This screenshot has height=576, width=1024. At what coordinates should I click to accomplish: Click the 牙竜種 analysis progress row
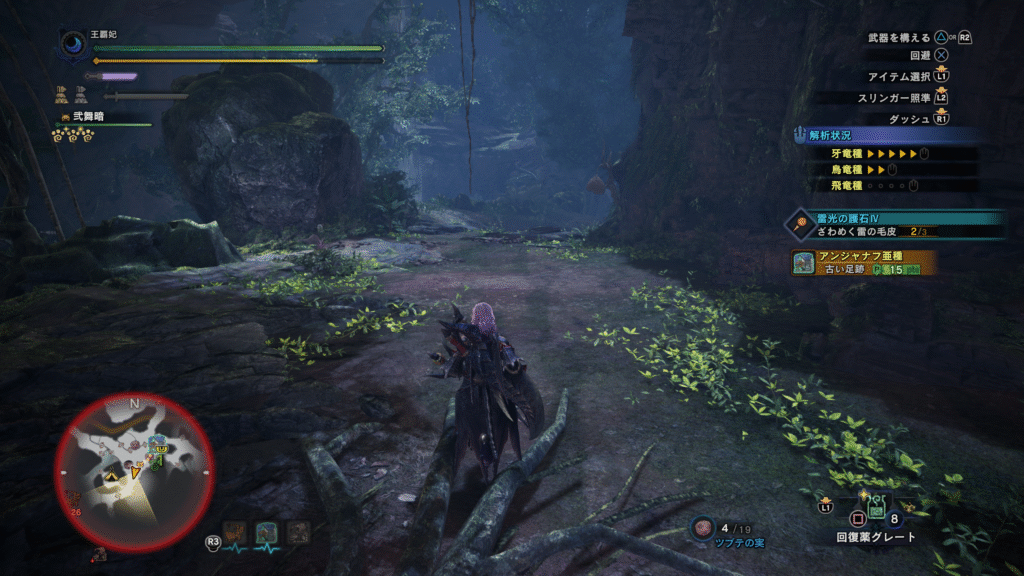pyautogui.click(x=880, y=154)
